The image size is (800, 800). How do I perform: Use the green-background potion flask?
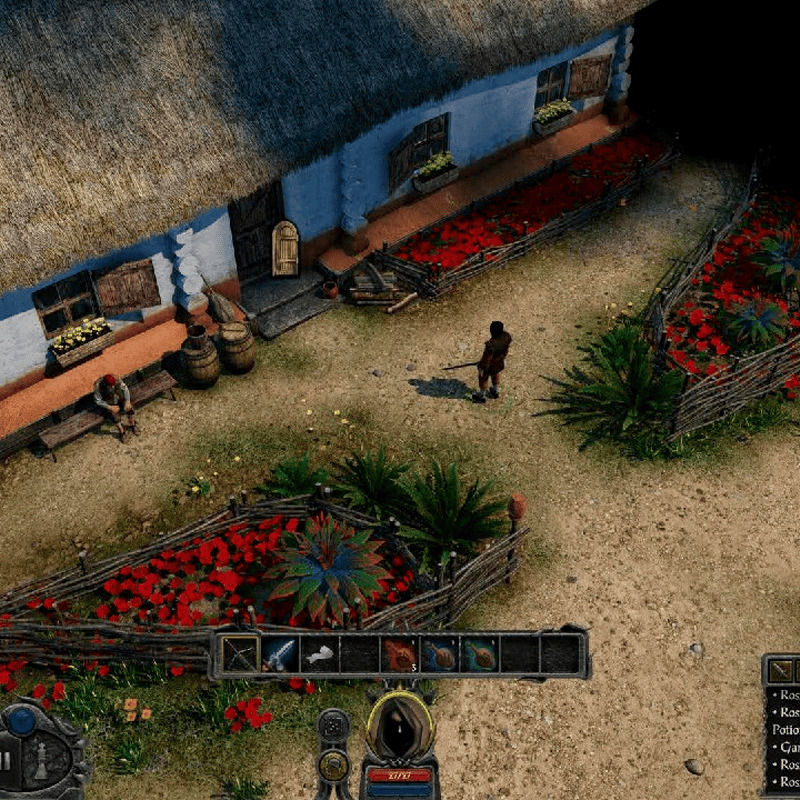(x=480, y=655)
